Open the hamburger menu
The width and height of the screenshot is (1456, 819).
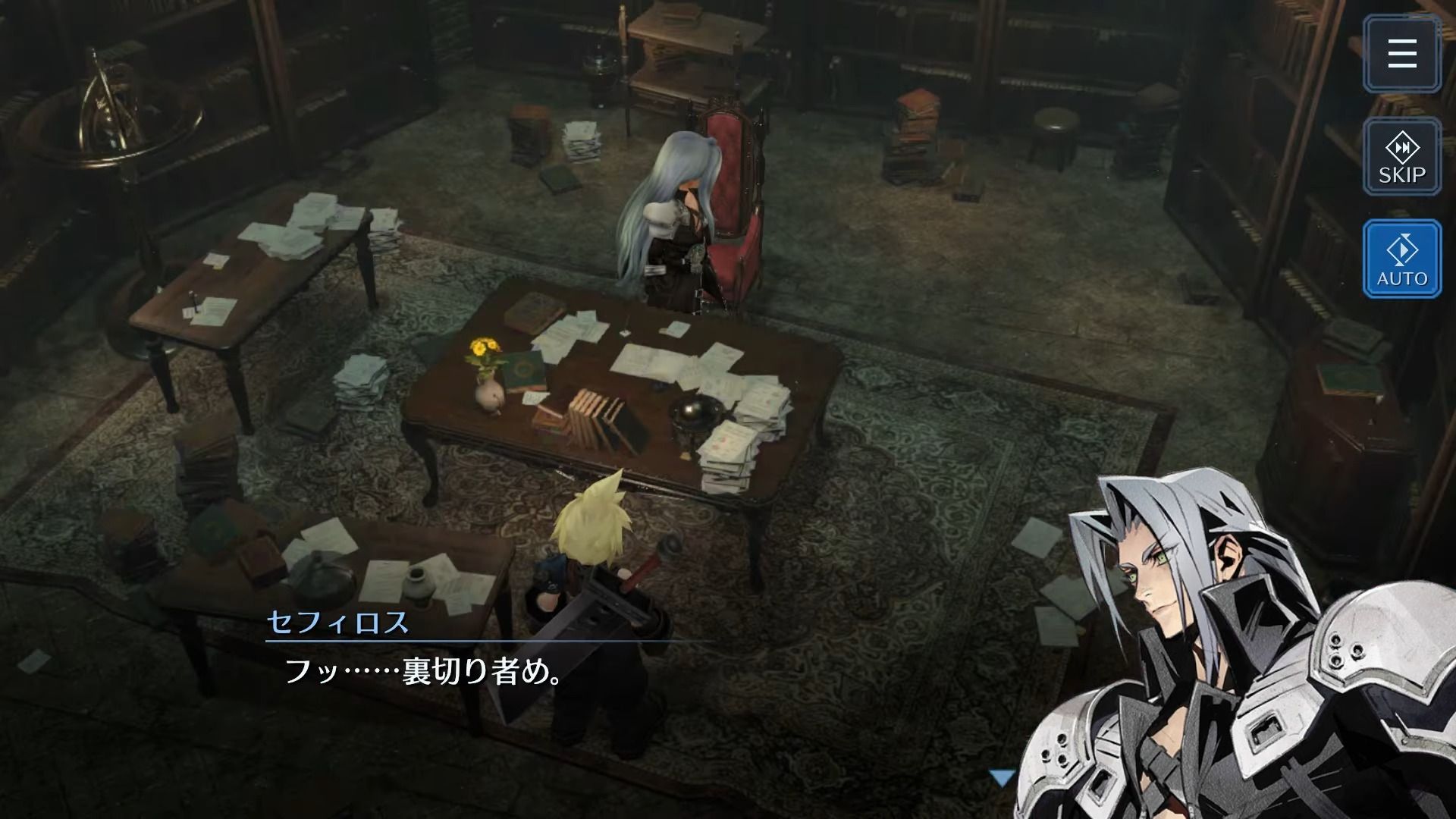(x=1402, y=54)
